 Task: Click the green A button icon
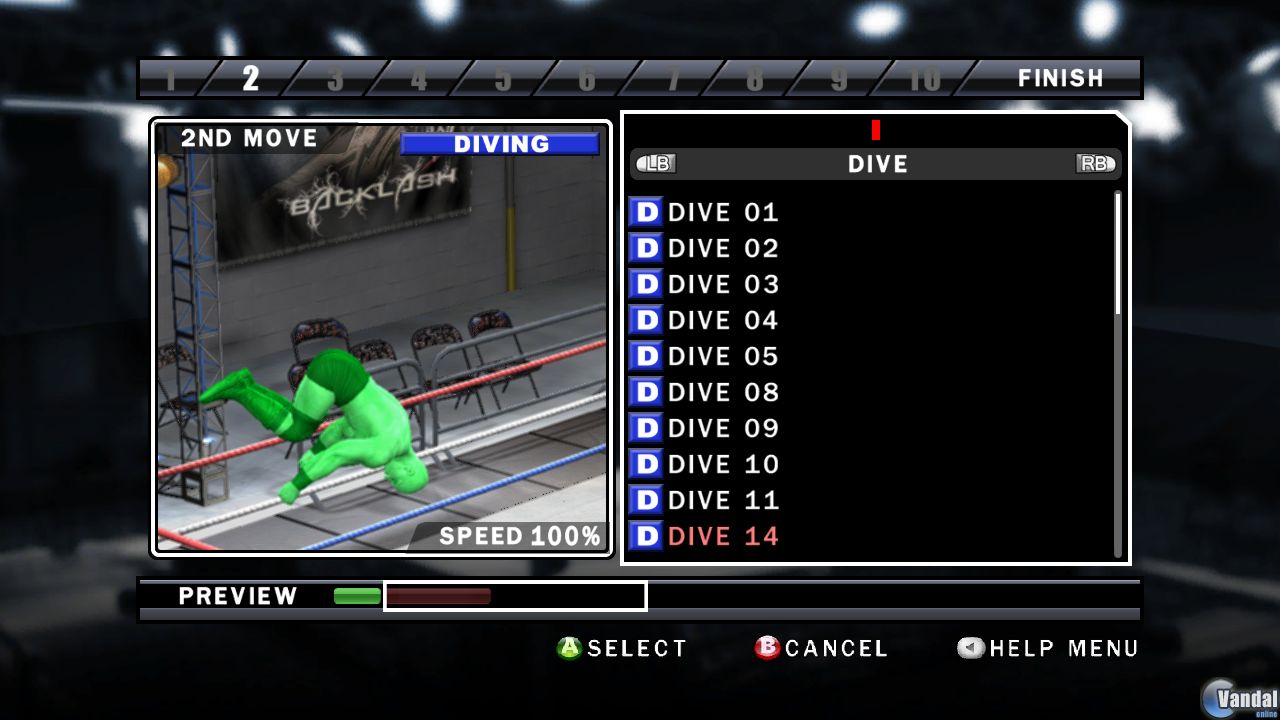coord(568,648)
